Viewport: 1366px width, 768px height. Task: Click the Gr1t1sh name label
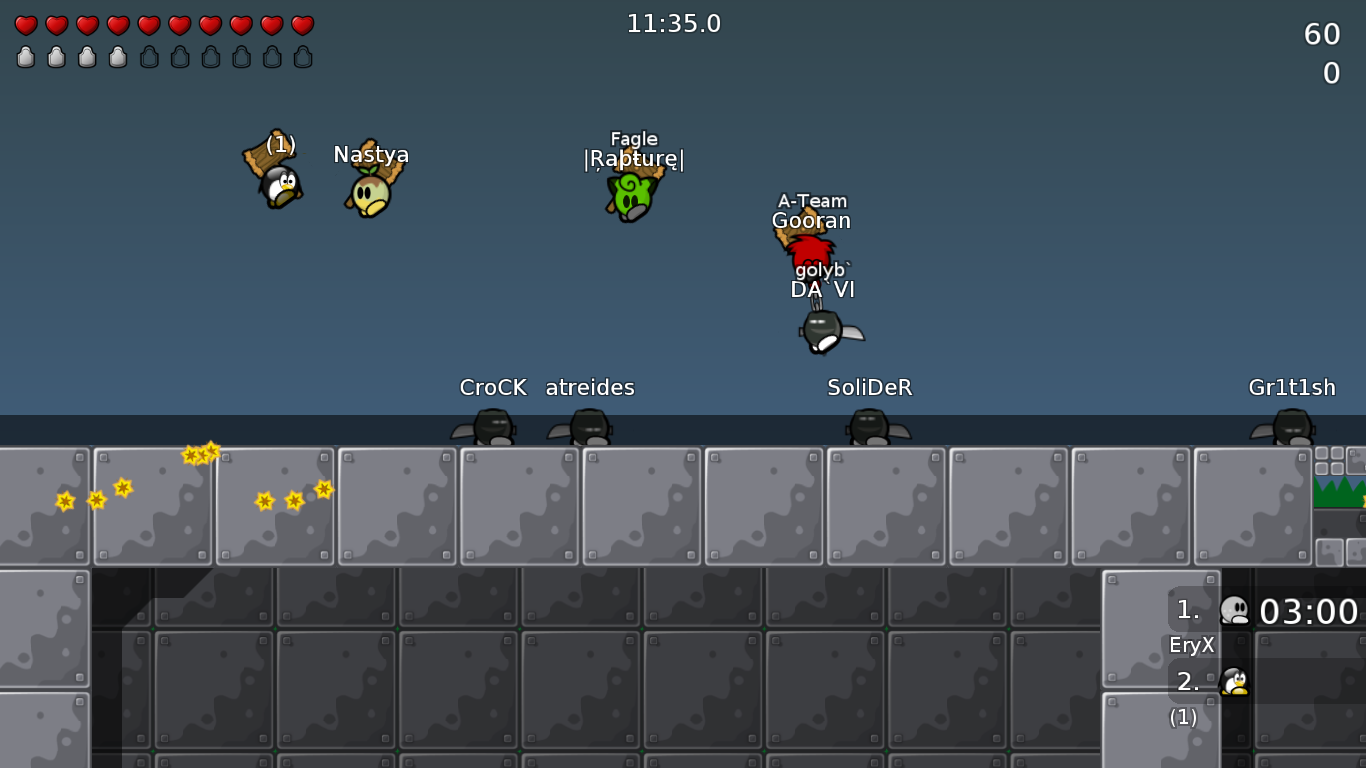(1291, 388)
